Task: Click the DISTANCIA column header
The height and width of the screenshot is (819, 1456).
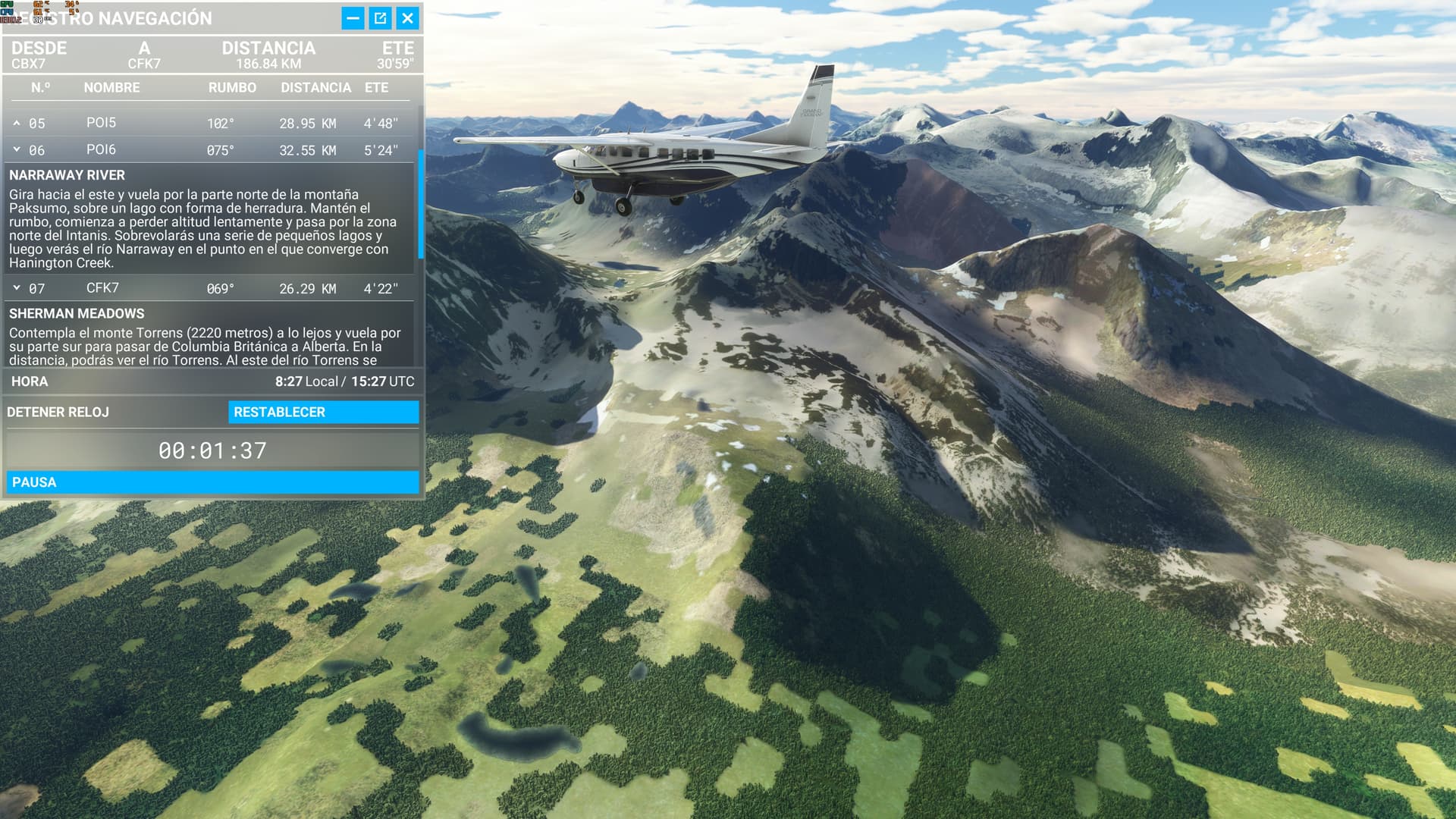Action: (315, 87)
